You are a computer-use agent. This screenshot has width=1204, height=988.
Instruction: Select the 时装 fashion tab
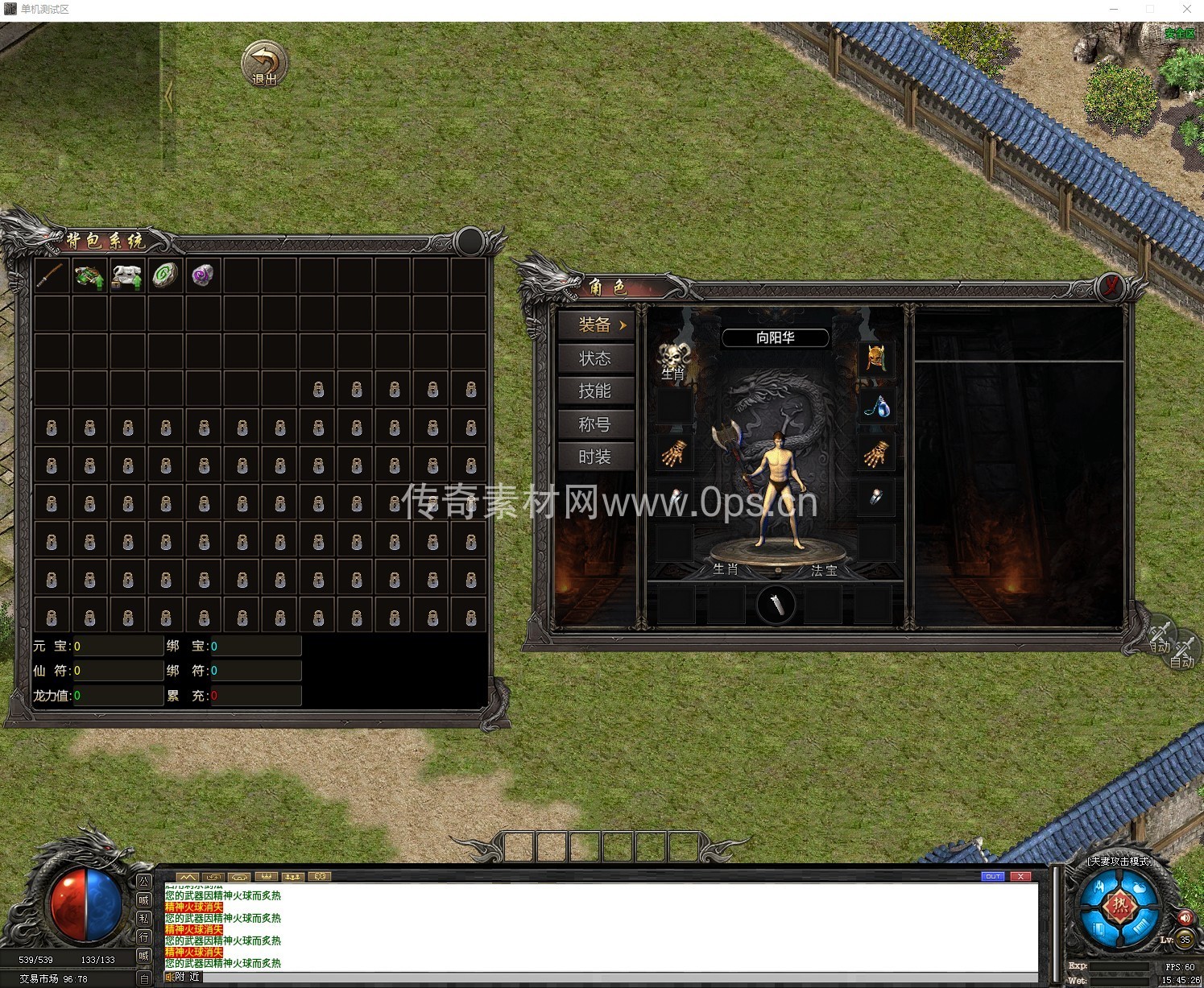tap(595, 457)
